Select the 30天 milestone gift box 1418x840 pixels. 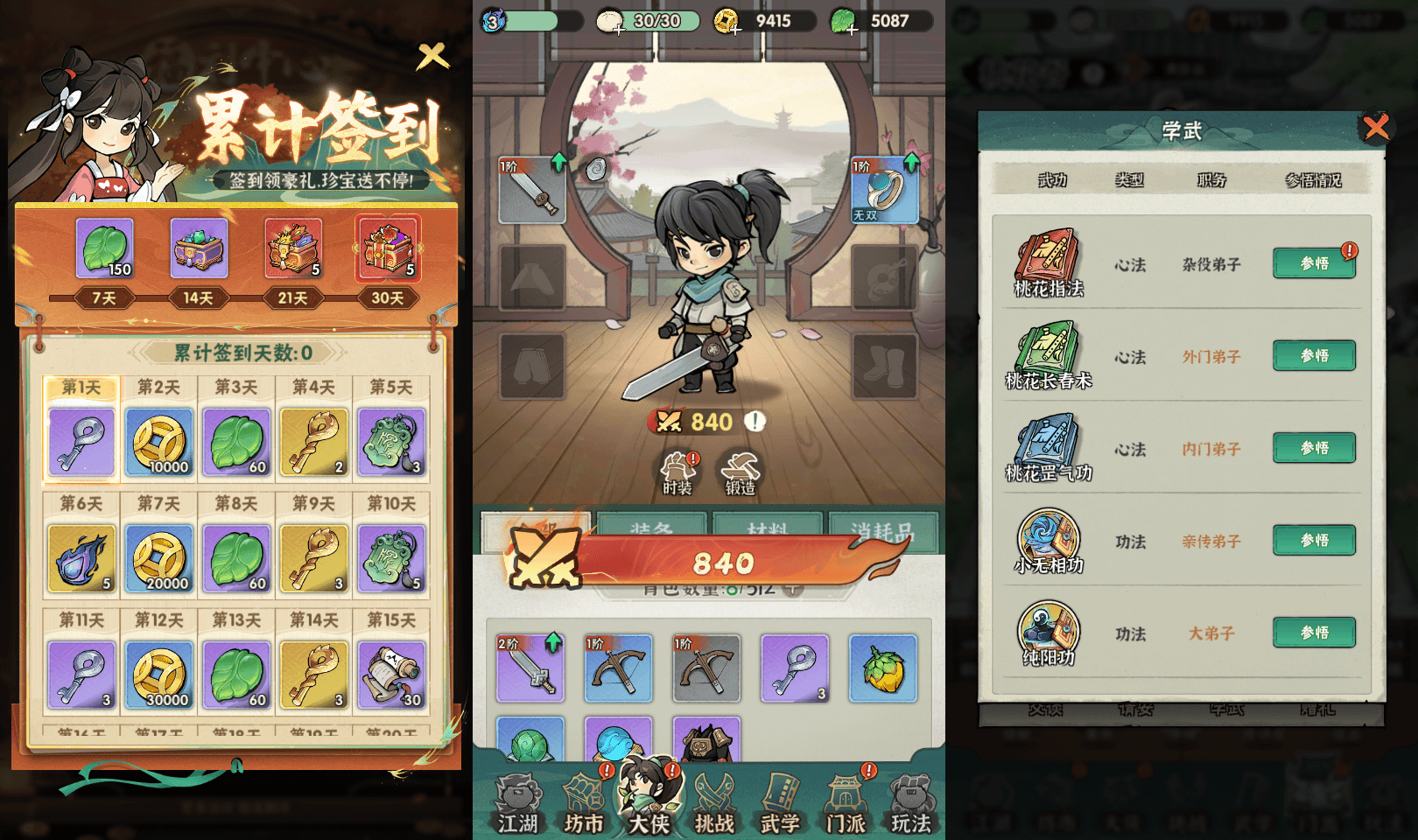(388, 248)
